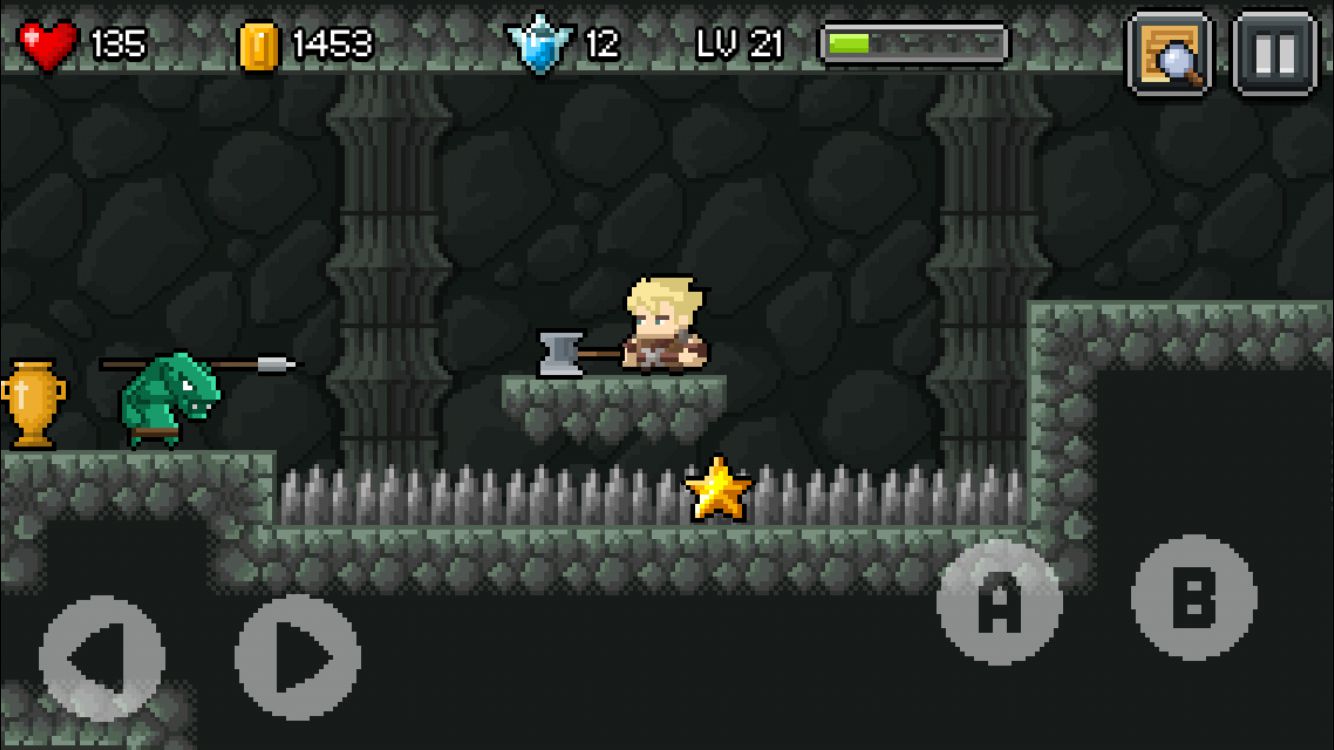Open the map magnifier button
The height and width of the screenshot is (750, 1334).
pyautogui.click(x=1169, y=53)
